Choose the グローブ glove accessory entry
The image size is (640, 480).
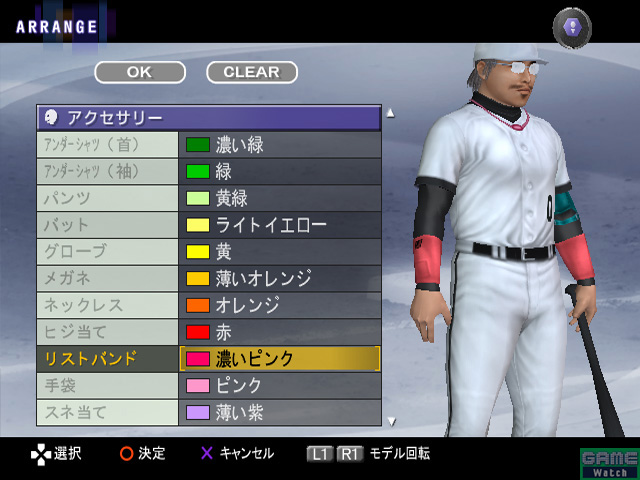click(107, 251)
